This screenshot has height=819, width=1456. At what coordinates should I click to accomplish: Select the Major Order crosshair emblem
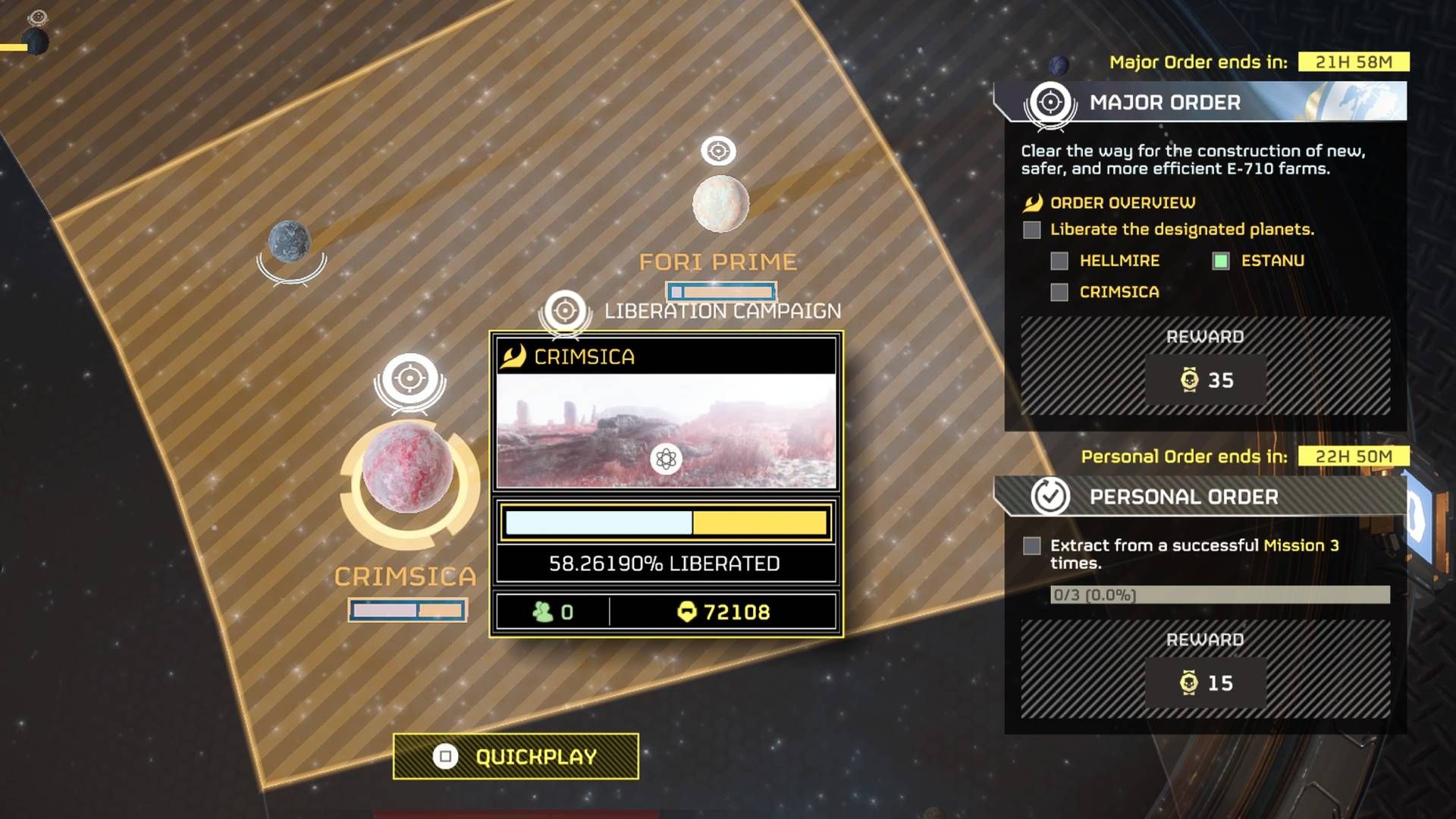click(1052, 103)
